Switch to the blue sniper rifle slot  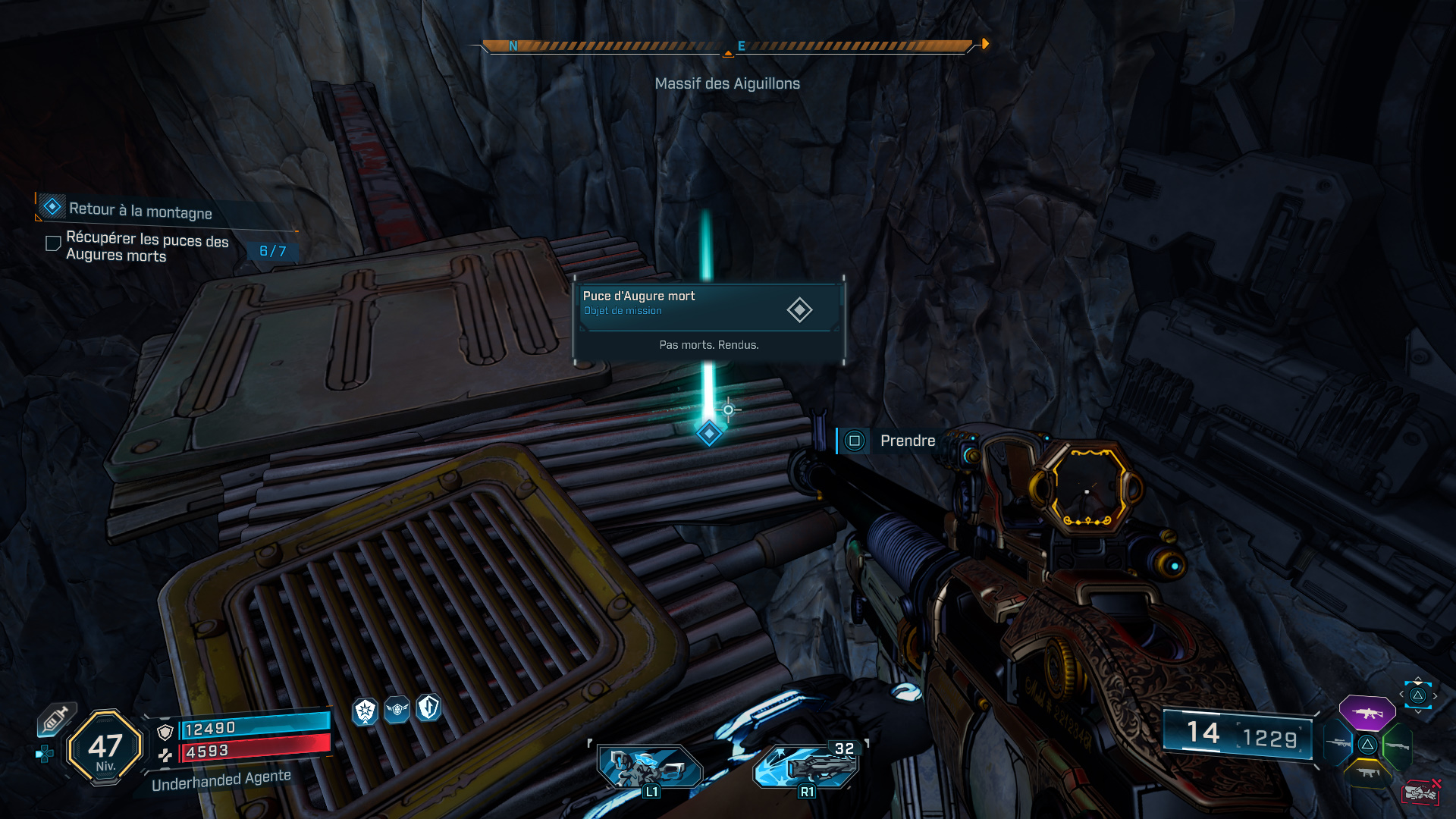click(x=1338, y=744)
